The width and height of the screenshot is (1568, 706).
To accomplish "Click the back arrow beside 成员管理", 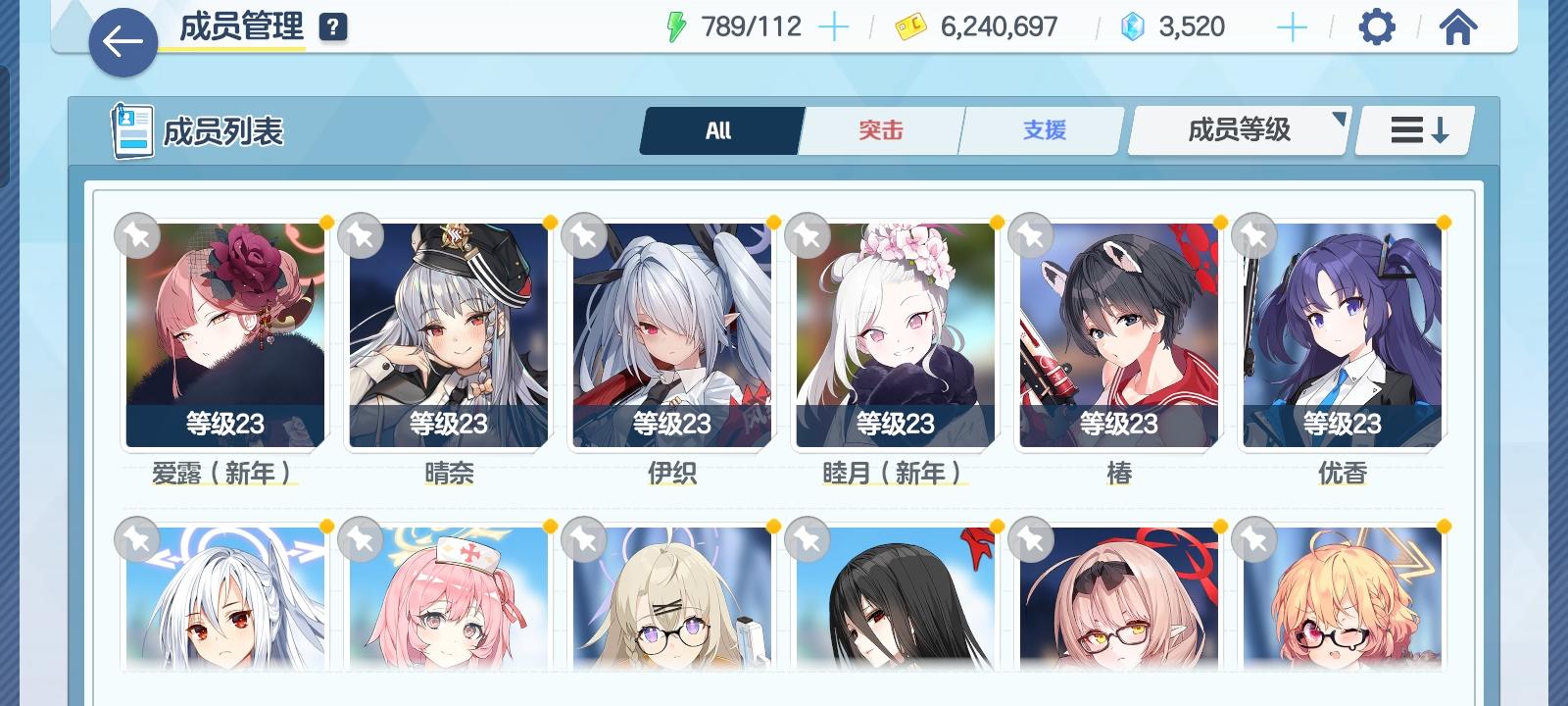I will pos(123,41).
